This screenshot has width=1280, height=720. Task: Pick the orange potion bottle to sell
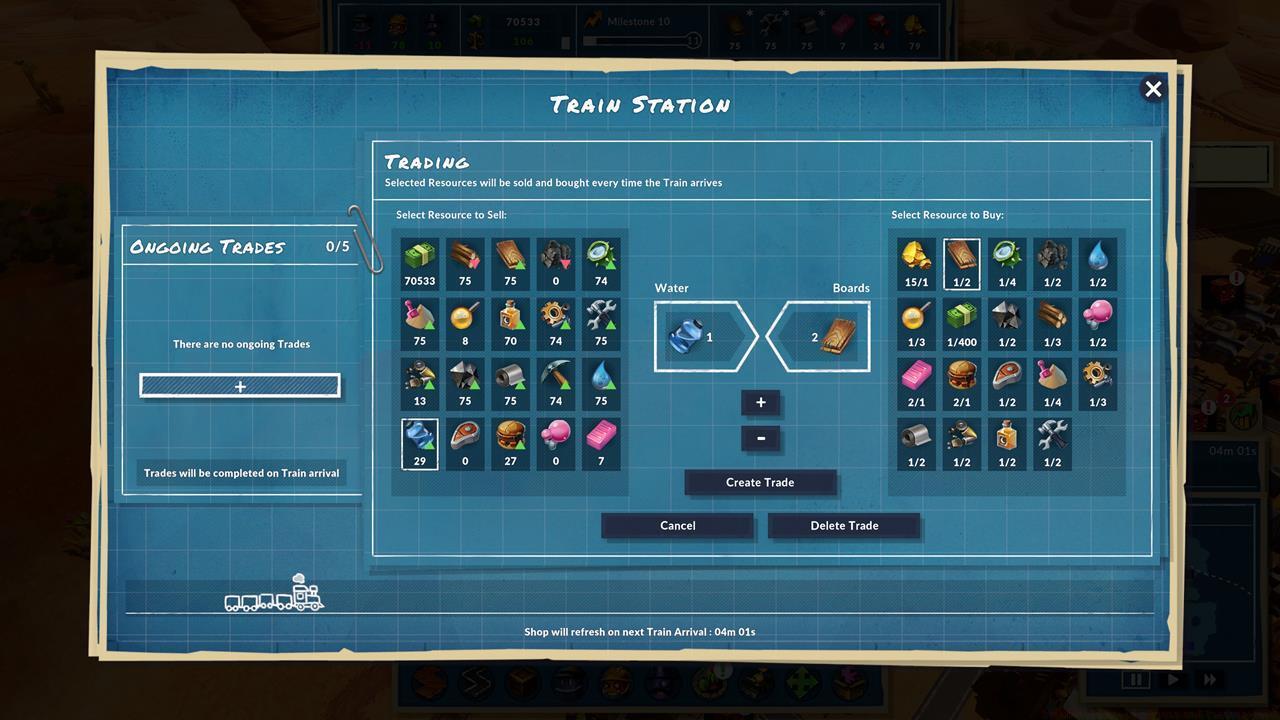(510, 322)
